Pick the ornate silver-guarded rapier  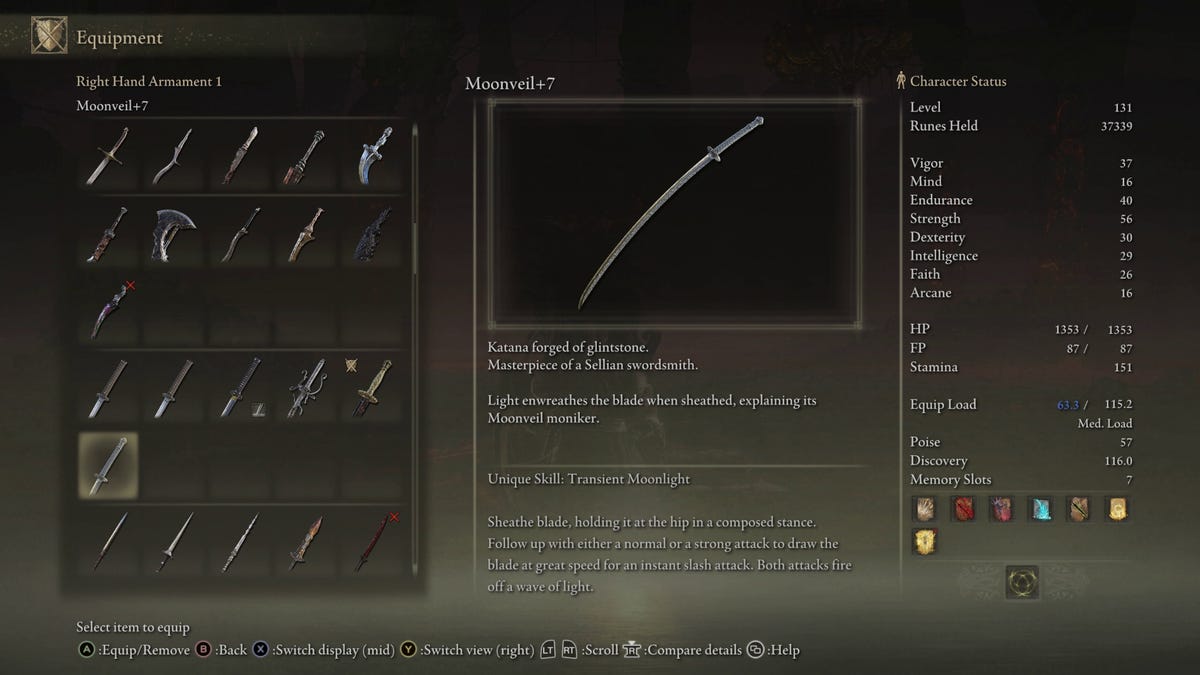pyautogui.click(x=307, y=388)
